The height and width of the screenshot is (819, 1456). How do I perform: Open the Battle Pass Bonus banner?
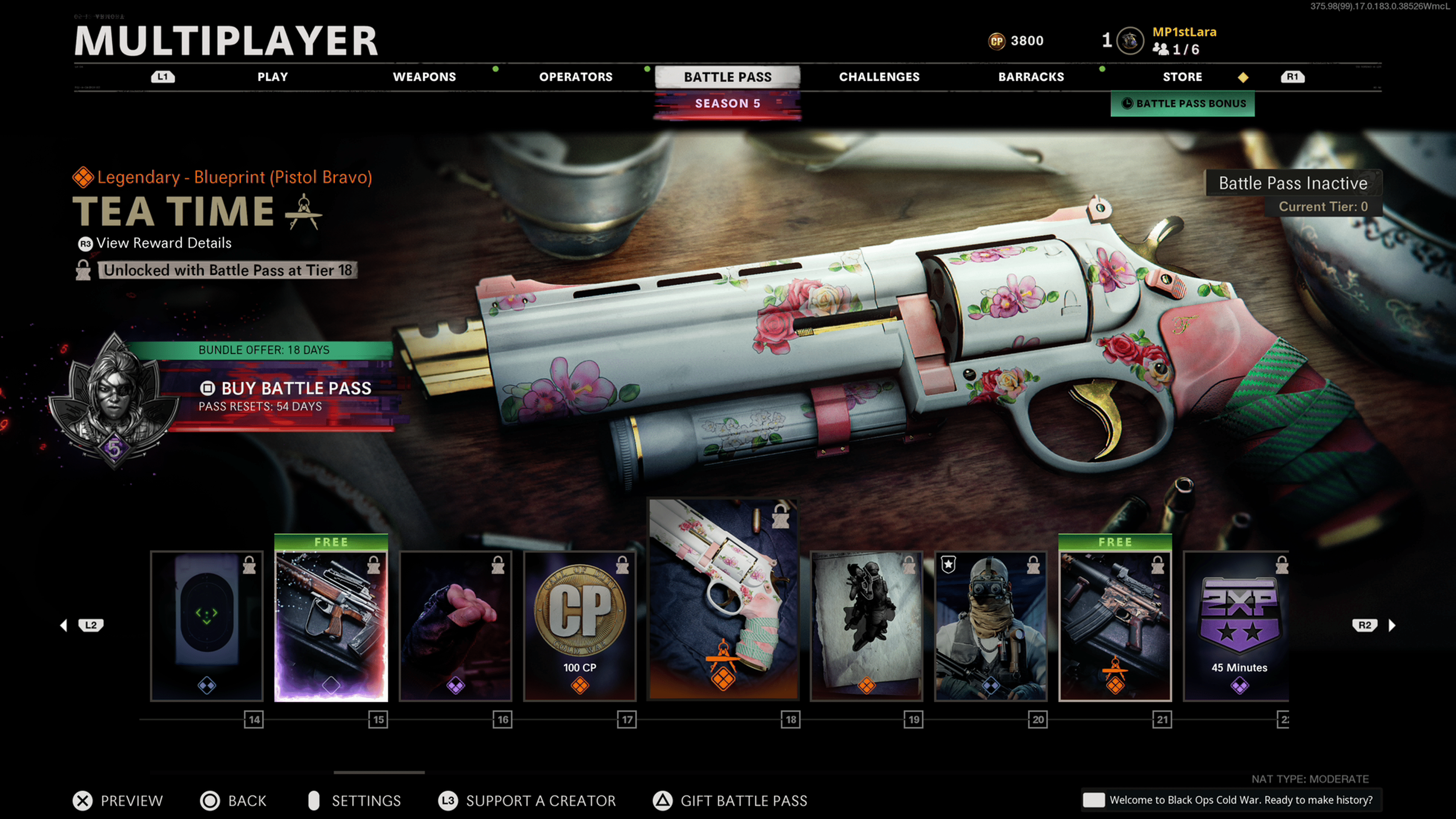pyautogui.click(x=1183, y=104)
